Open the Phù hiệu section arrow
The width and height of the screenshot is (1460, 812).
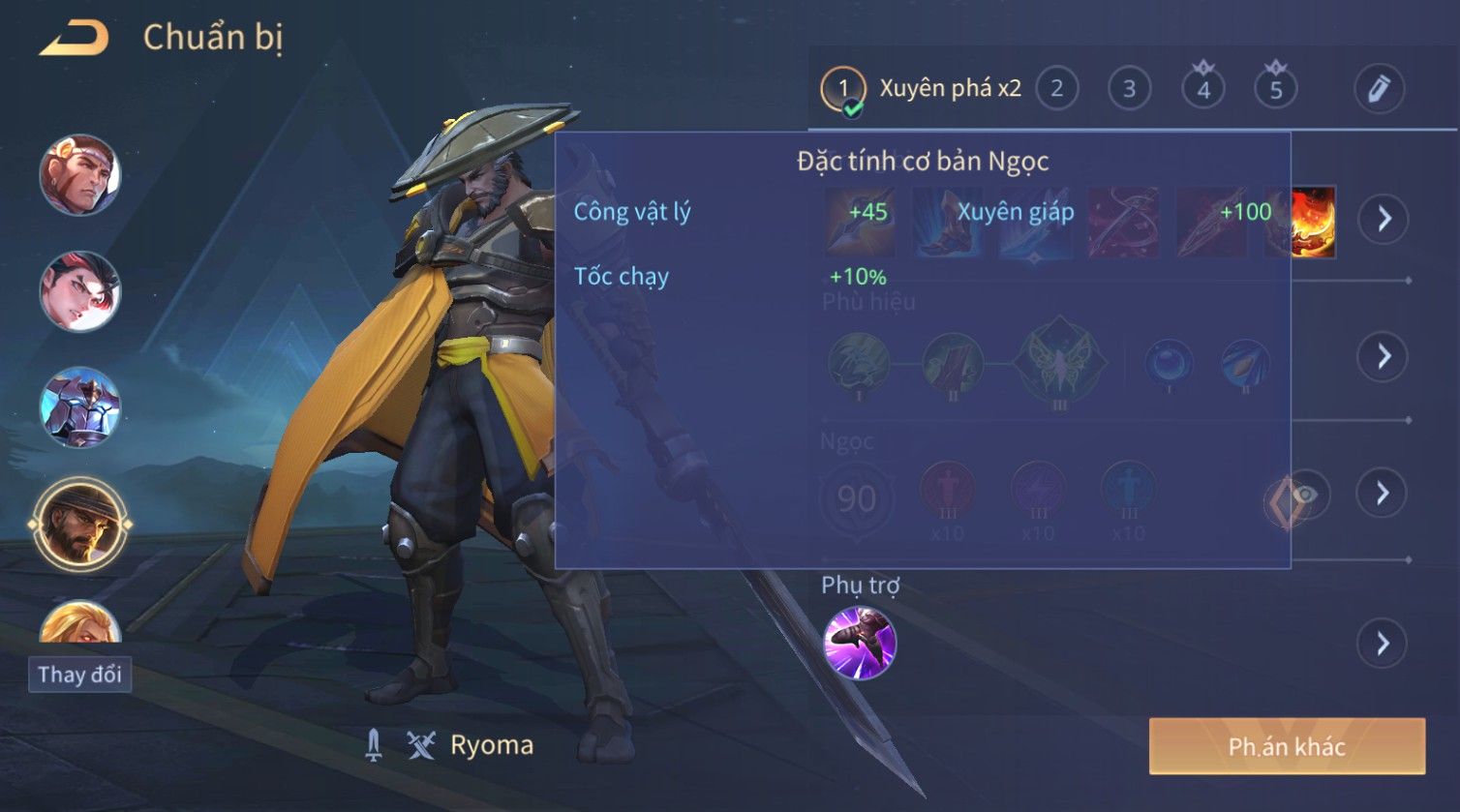[x=1383, y=357]
